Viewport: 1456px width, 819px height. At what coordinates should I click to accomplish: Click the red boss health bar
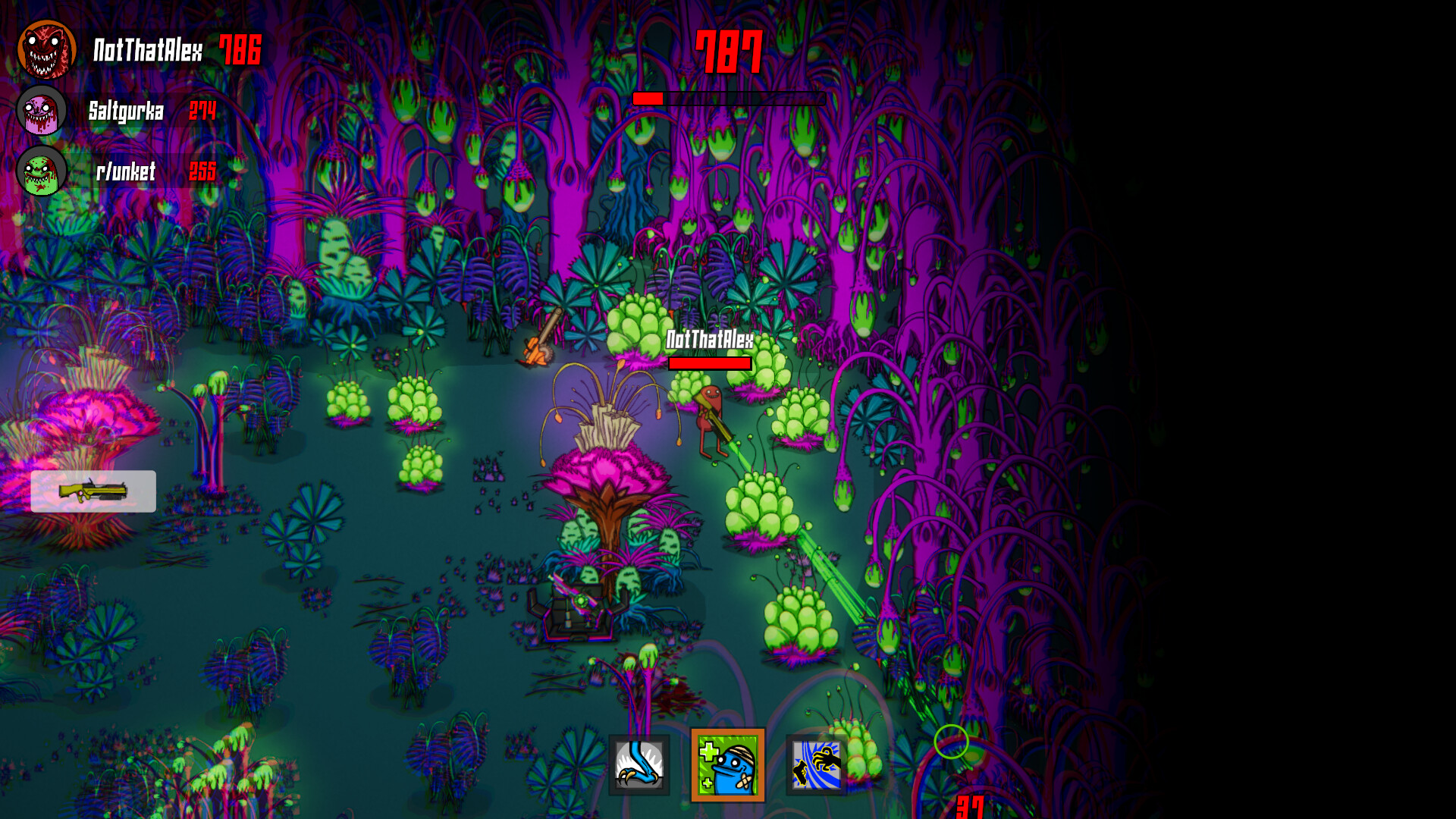click(x=648, y=98)
